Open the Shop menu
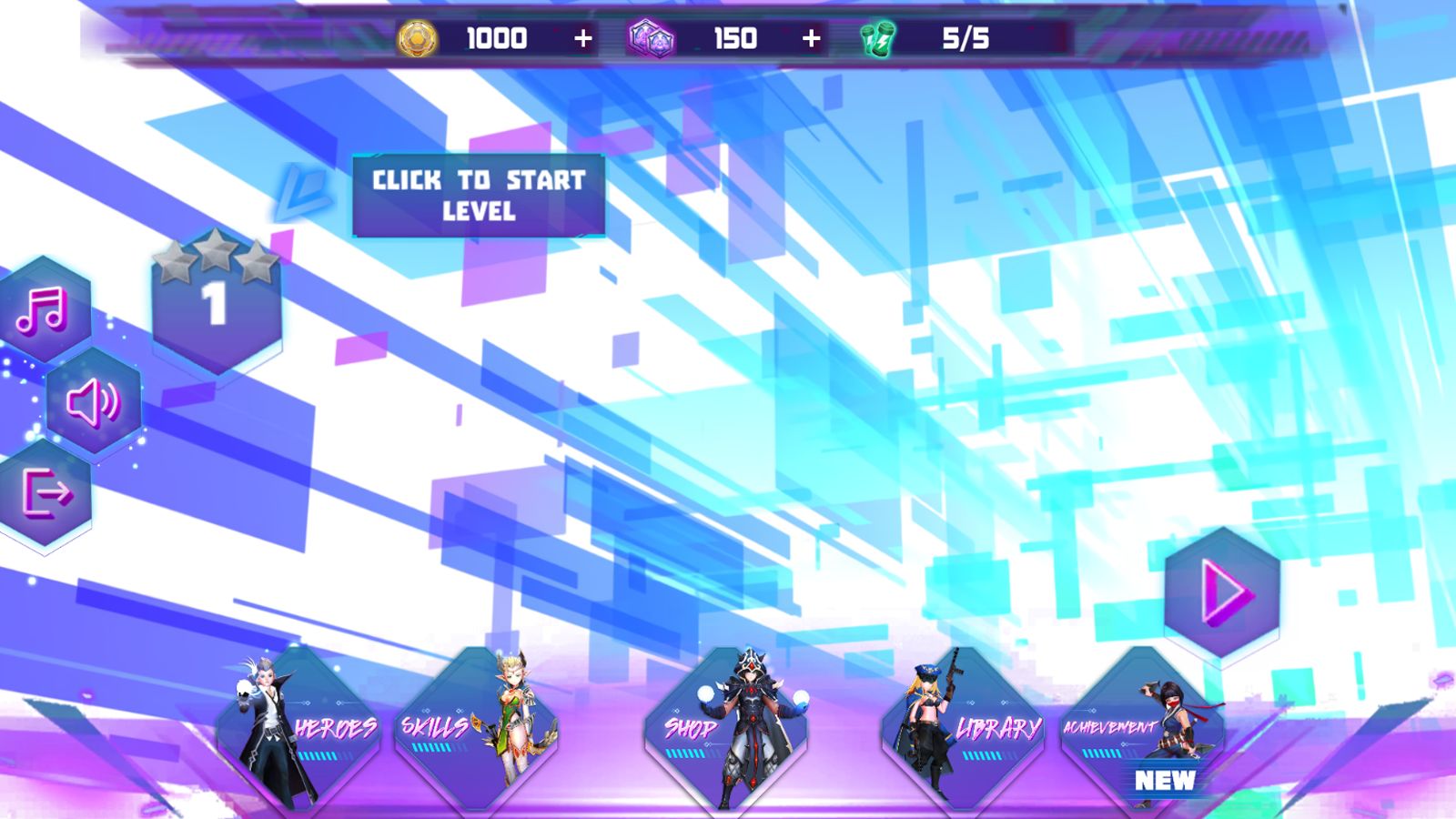The height and width of the screenshot is (819, 1456). [x=725, y=730]
